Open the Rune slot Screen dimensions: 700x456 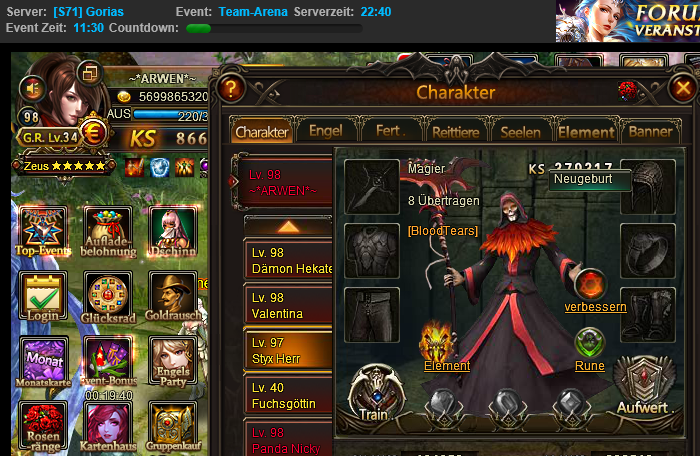[x=590, y=345]
